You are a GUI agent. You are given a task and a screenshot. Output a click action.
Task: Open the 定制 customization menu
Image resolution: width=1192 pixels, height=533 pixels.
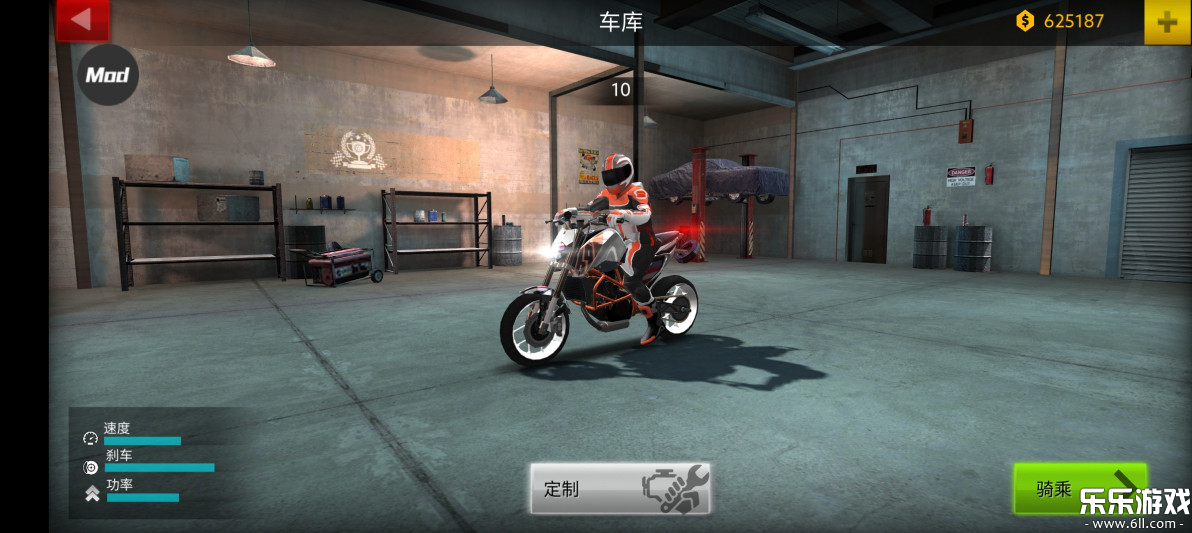(620, 489)
